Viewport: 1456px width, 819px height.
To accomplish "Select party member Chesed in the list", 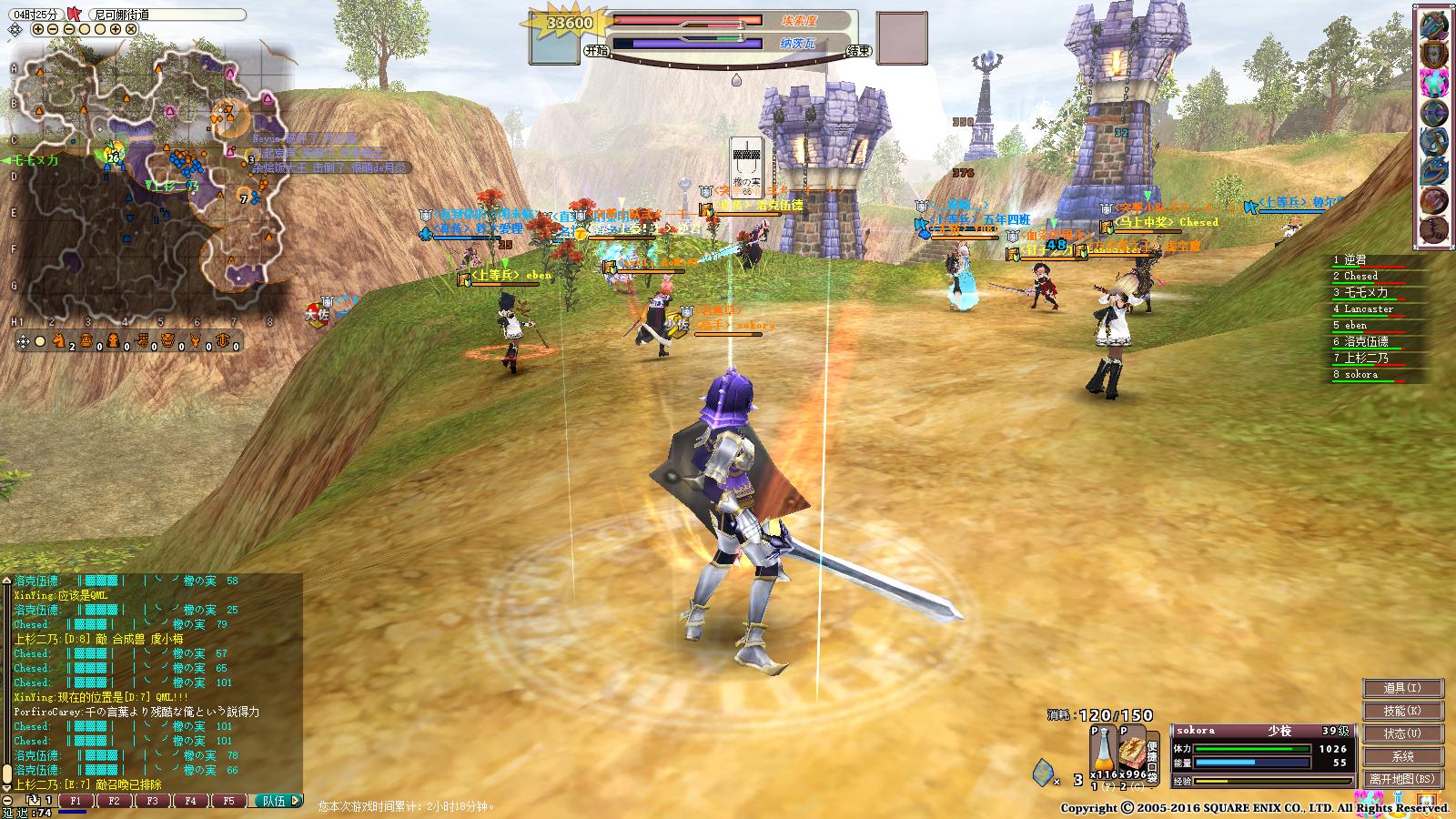I will (1360, 276).
